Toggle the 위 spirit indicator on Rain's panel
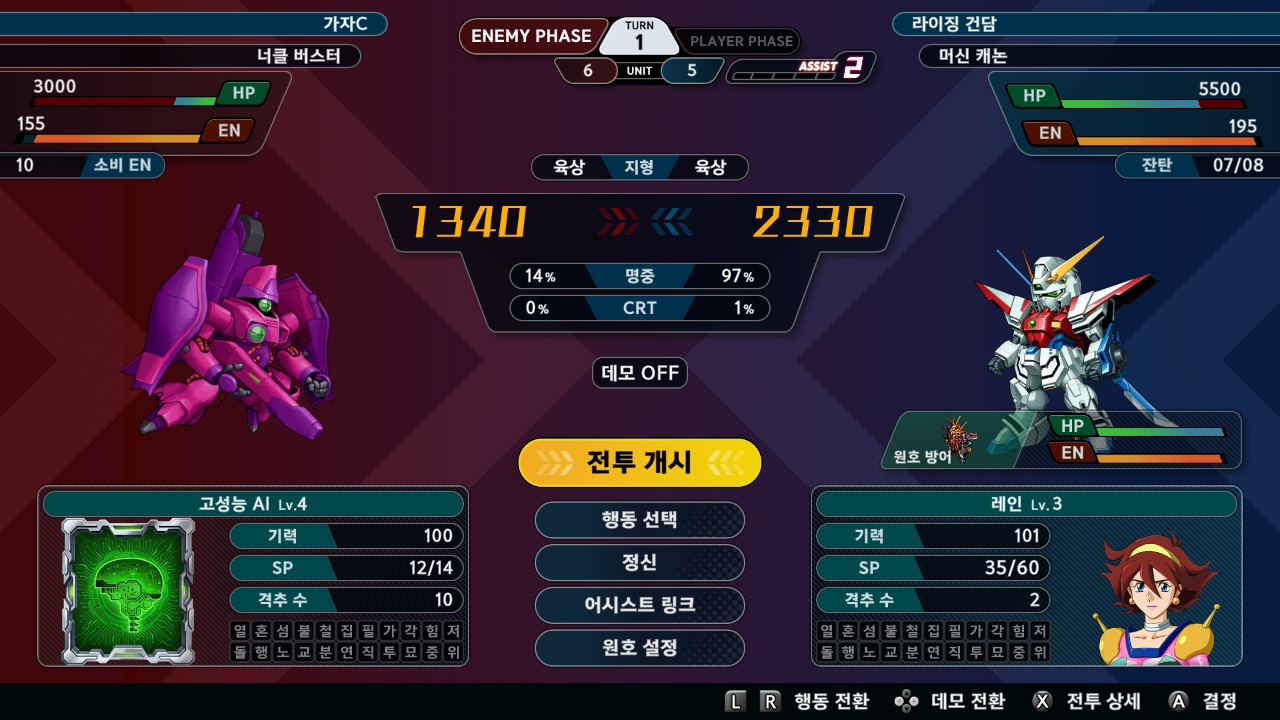Screen dimensions: 1280x720 (1042, 651)
